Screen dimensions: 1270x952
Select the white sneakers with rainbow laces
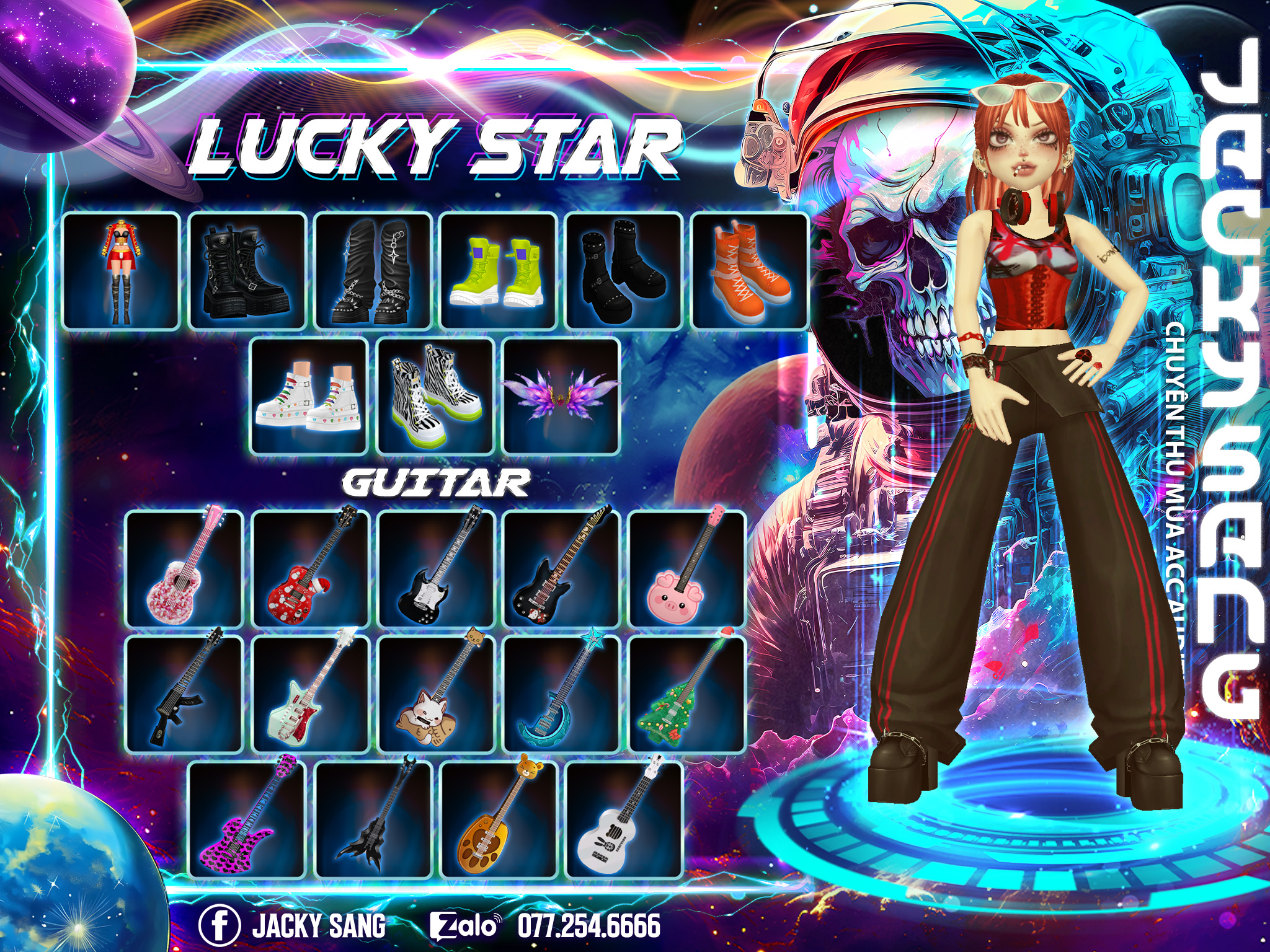point(309,396)
